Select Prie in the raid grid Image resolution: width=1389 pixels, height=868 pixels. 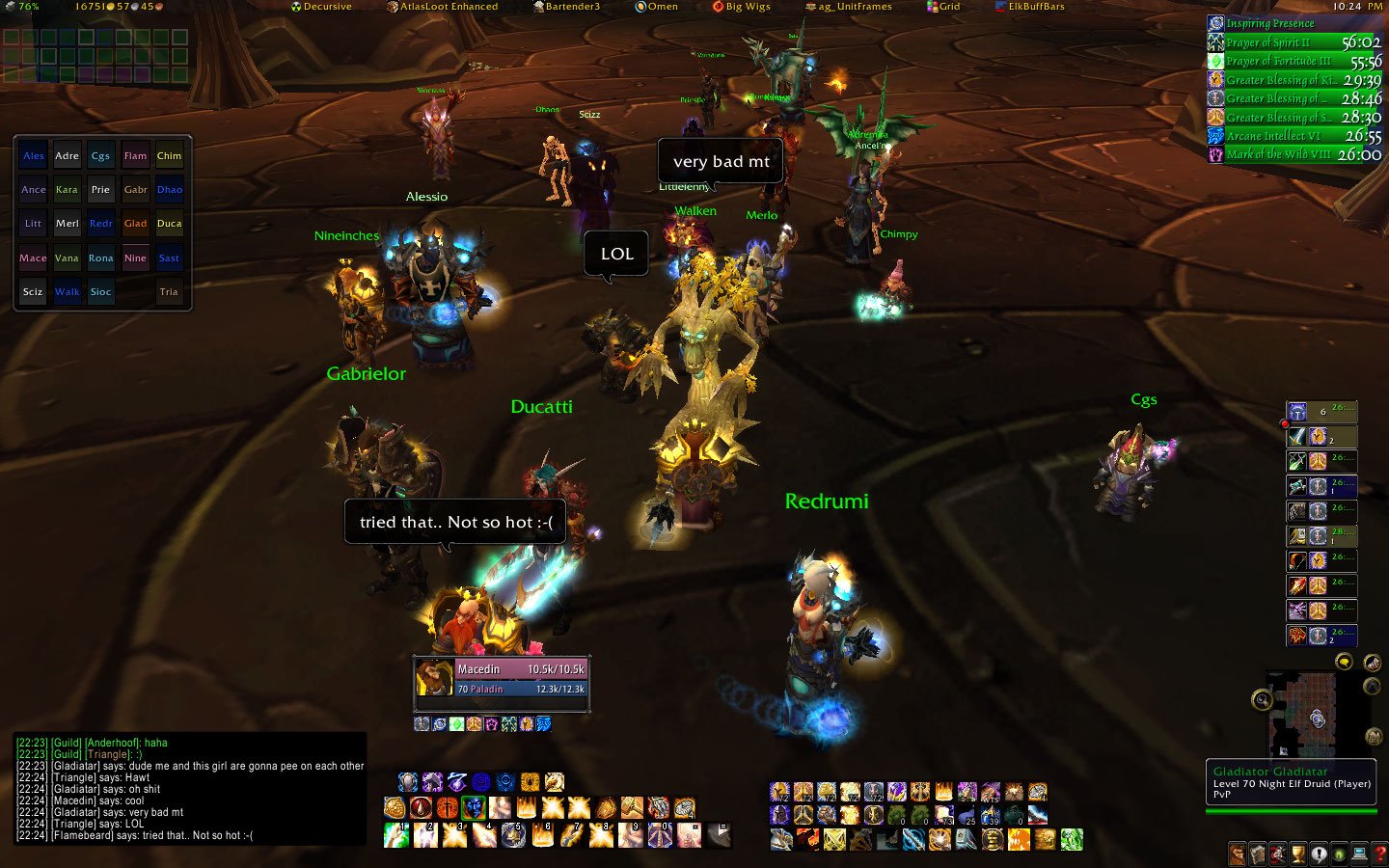point(101,190)
